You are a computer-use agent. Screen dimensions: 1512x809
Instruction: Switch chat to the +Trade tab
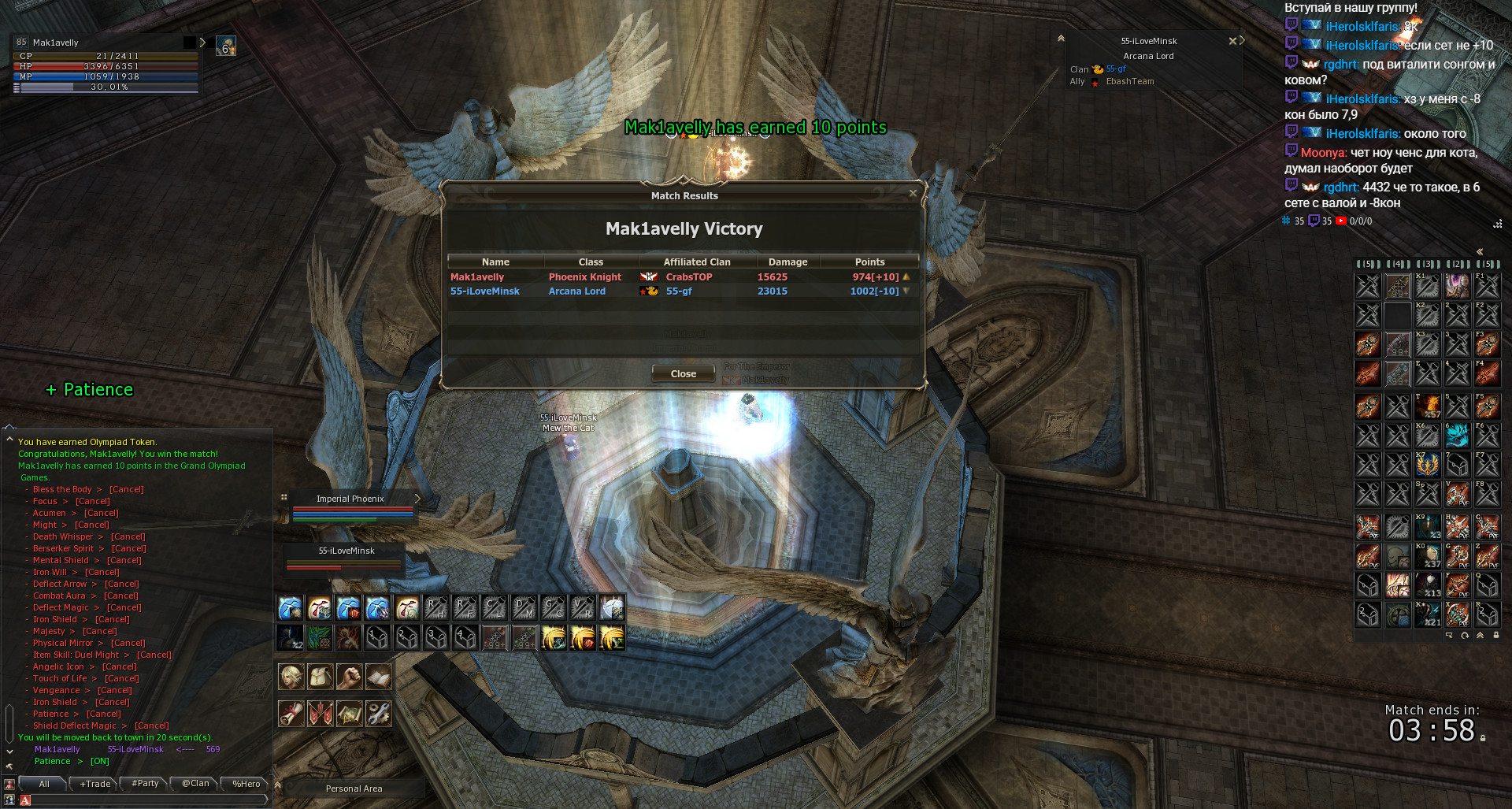(x=95, y=784)
